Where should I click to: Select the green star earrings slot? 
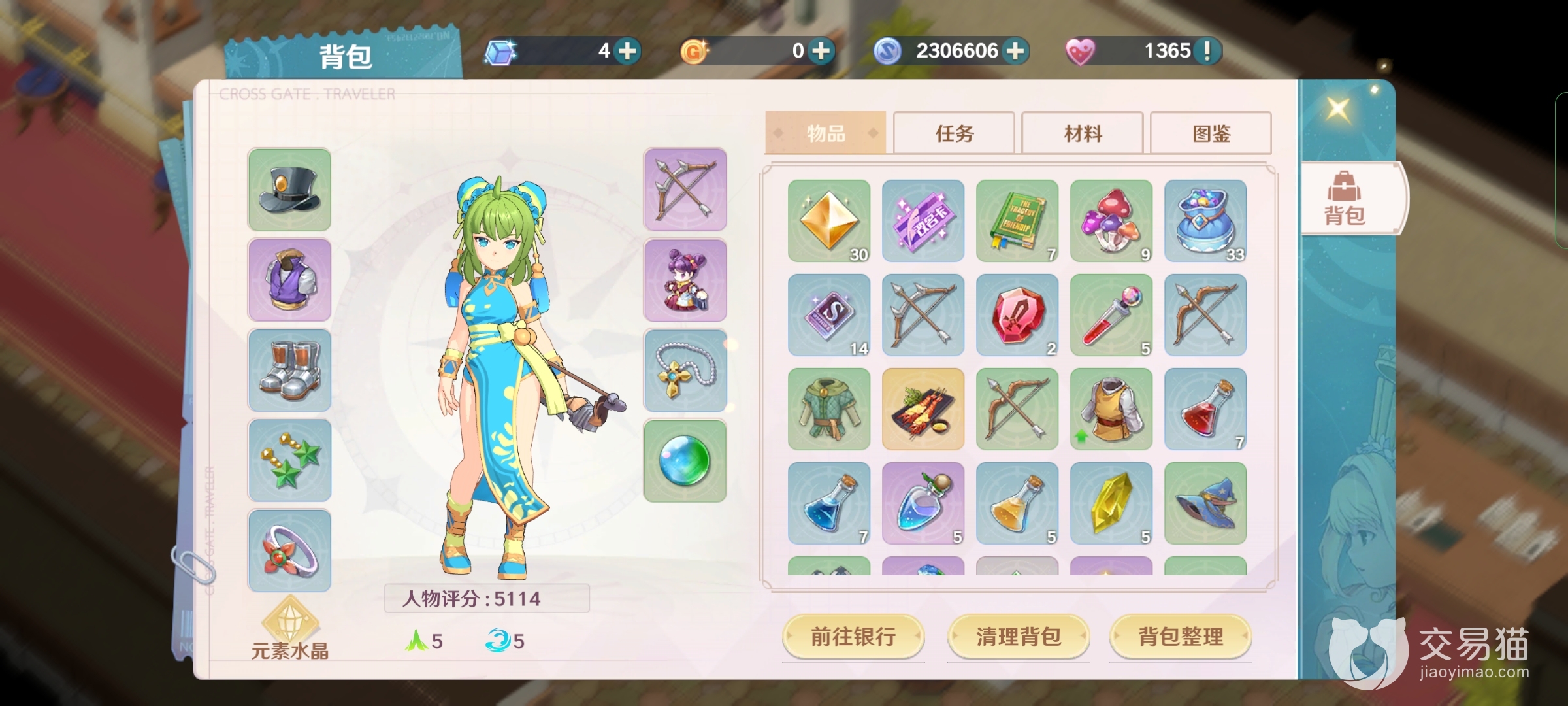(289, 460)
